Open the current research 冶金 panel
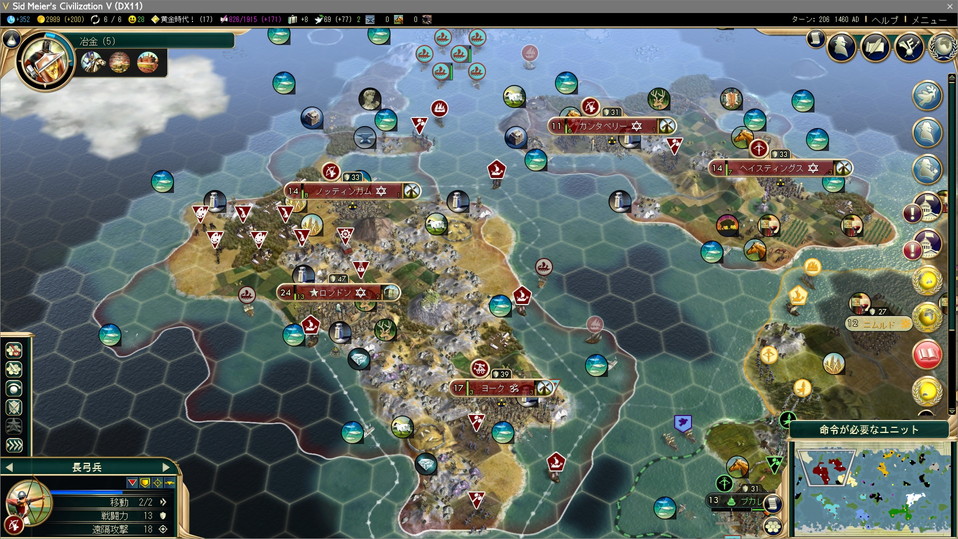This screenshot has width=958, height=539. coord(46,61)
